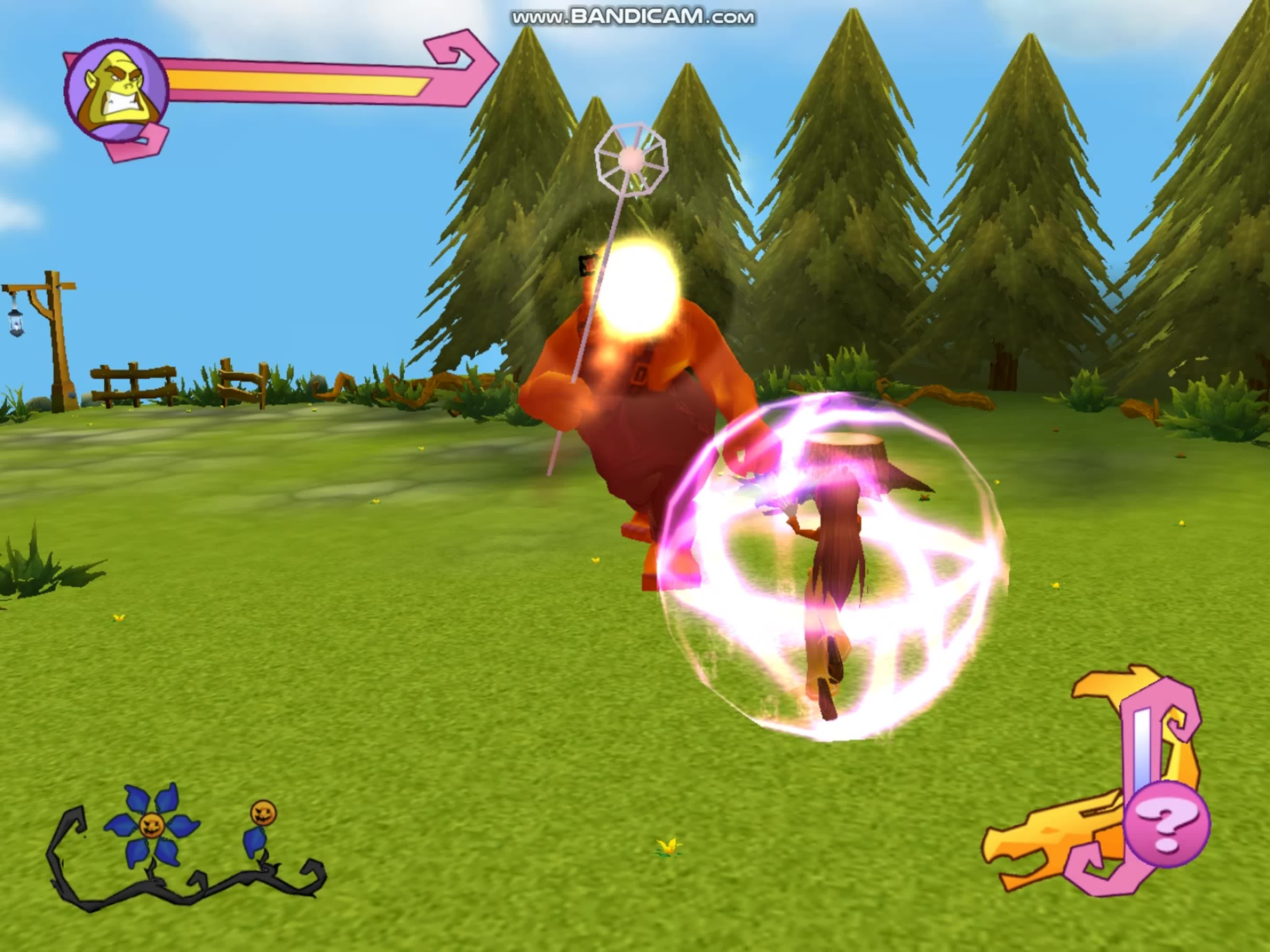Open the www.BANDICAM.com watermark link

633,17
